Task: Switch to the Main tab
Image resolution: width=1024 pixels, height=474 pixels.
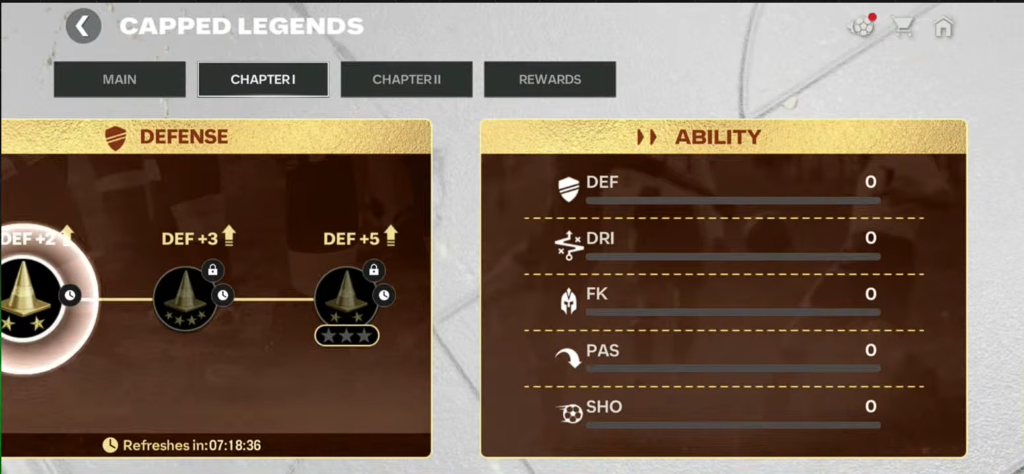Action: (120, 79)
